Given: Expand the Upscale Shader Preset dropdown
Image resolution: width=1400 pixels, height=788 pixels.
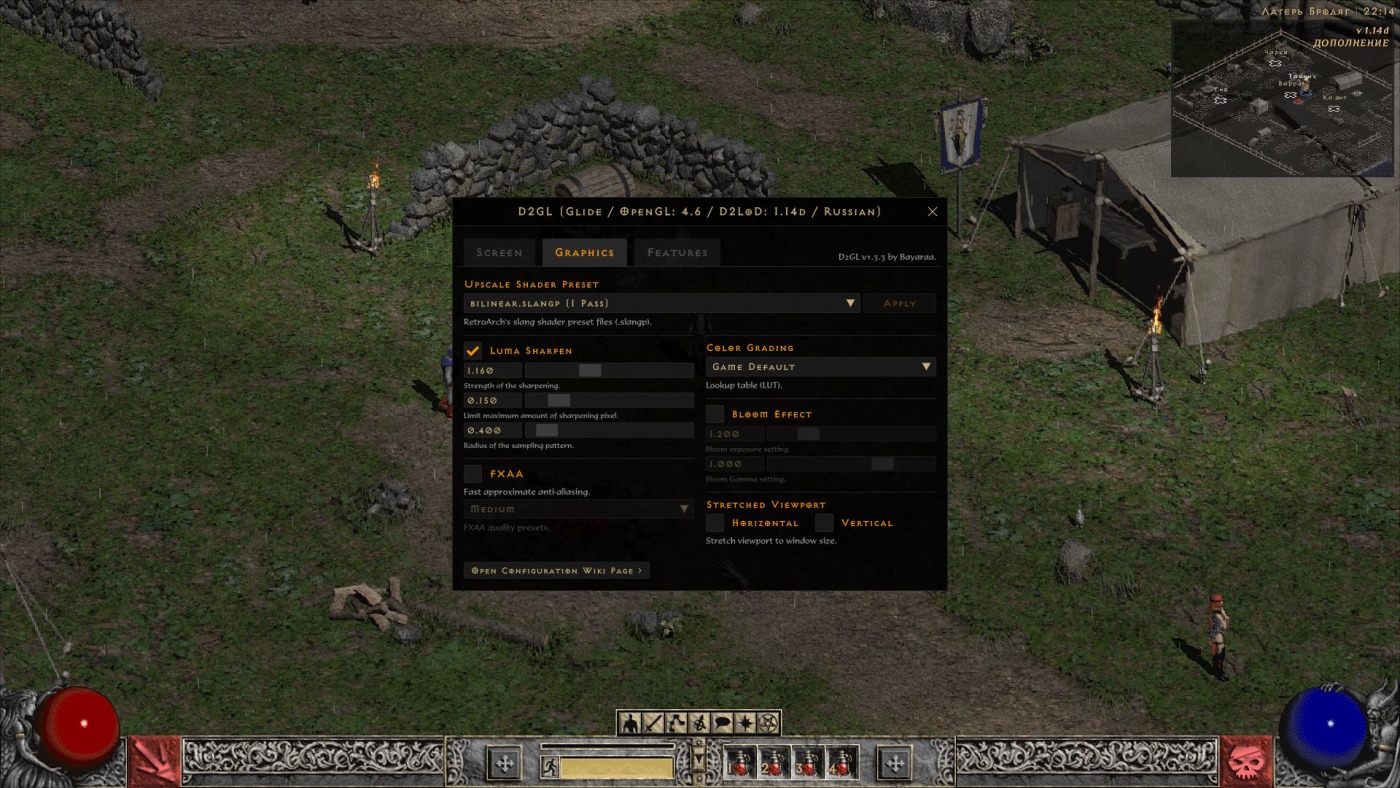Looking at the screenshot, I should (x=661, y=303).
